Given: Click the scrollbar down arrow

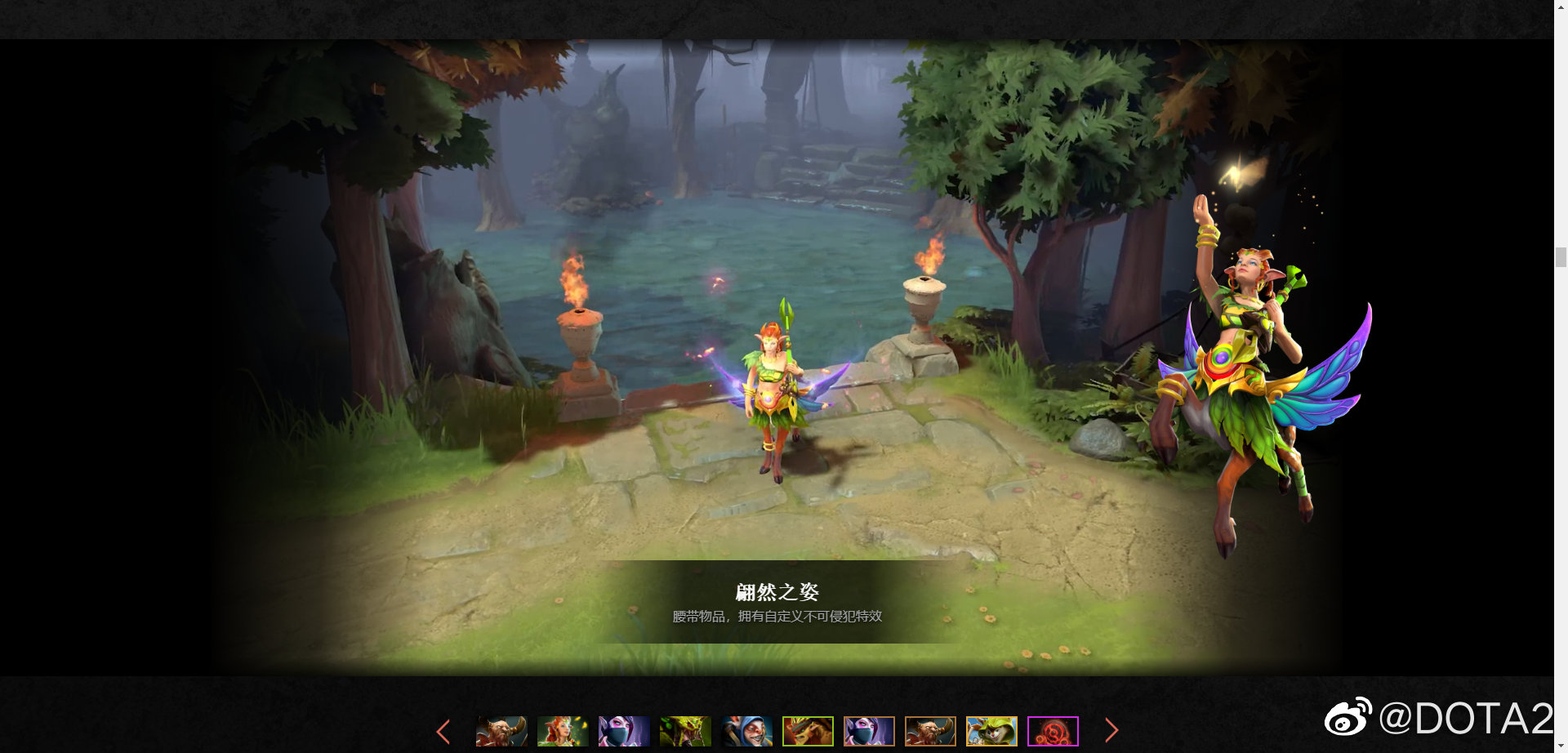Looking at the screenshot, I should (1561, 746).
